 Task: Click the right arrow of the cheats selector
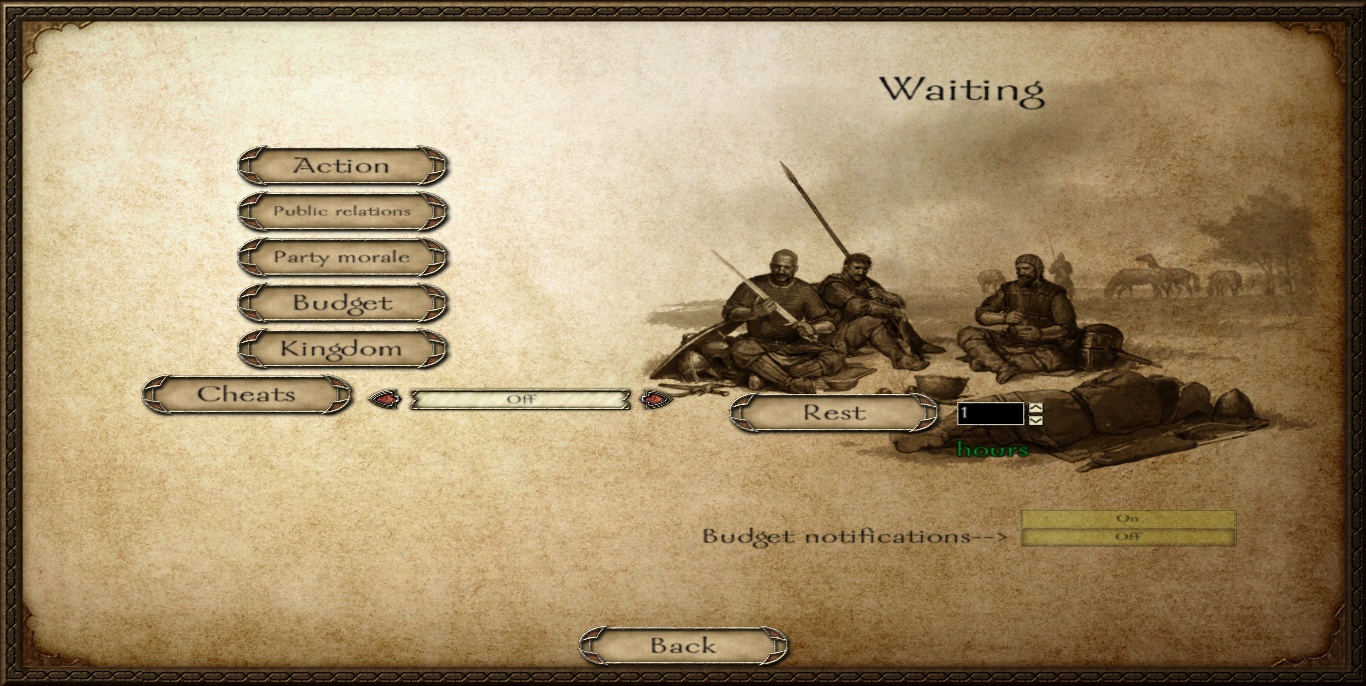(x=654, y=400)
